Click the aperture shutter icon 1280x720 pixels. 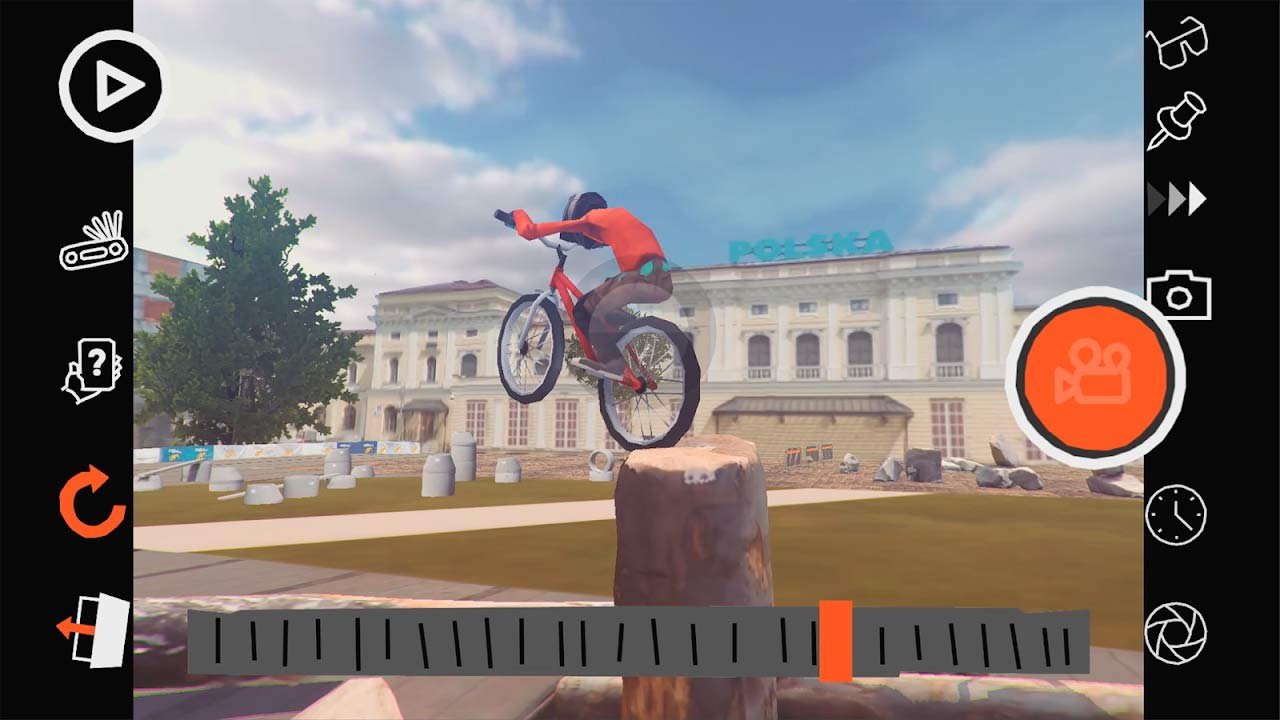pyautogui.click(x=1176, y=633)
